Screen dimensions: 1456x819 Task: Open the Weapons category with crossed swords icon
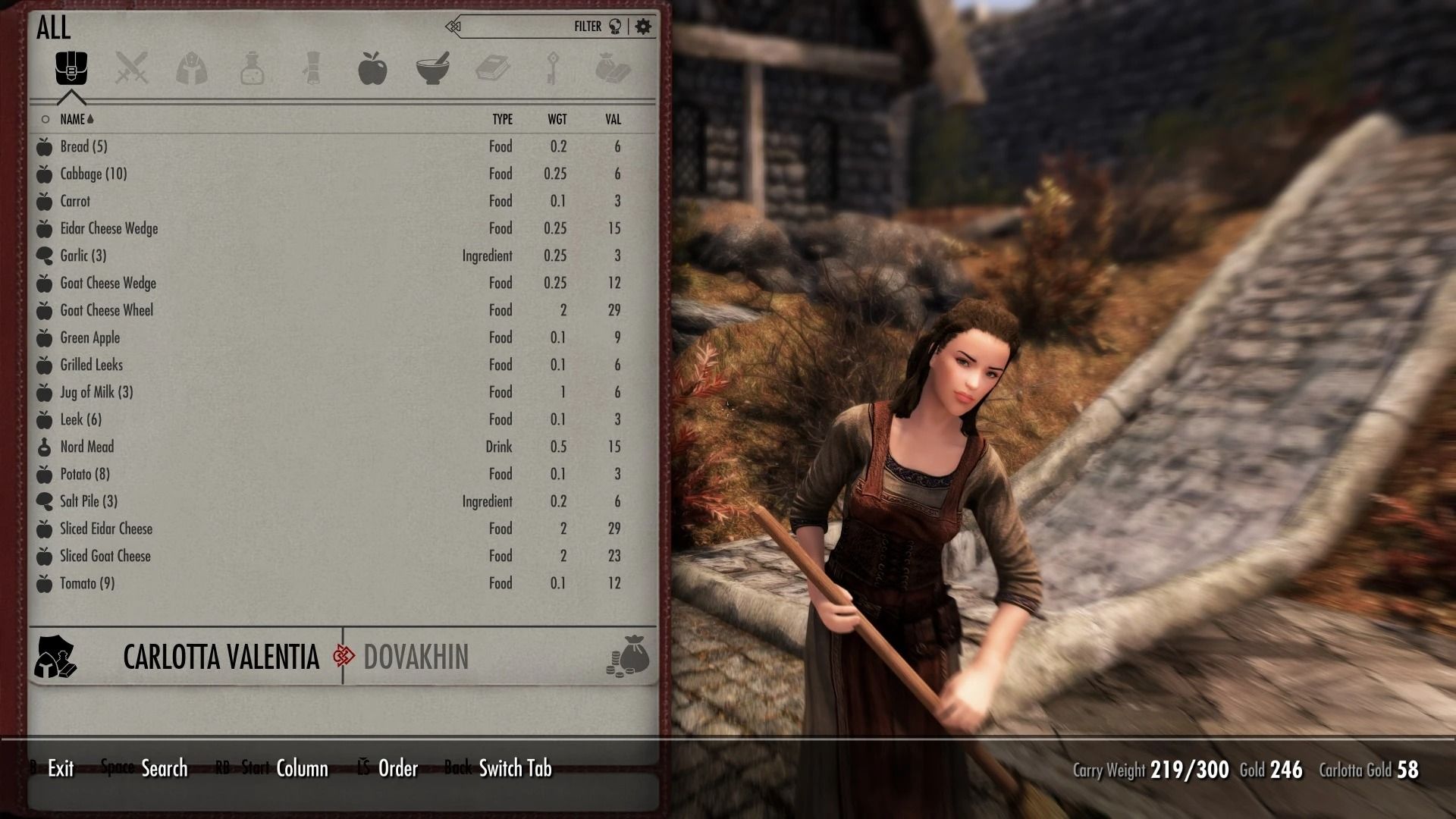coord(131,69)
